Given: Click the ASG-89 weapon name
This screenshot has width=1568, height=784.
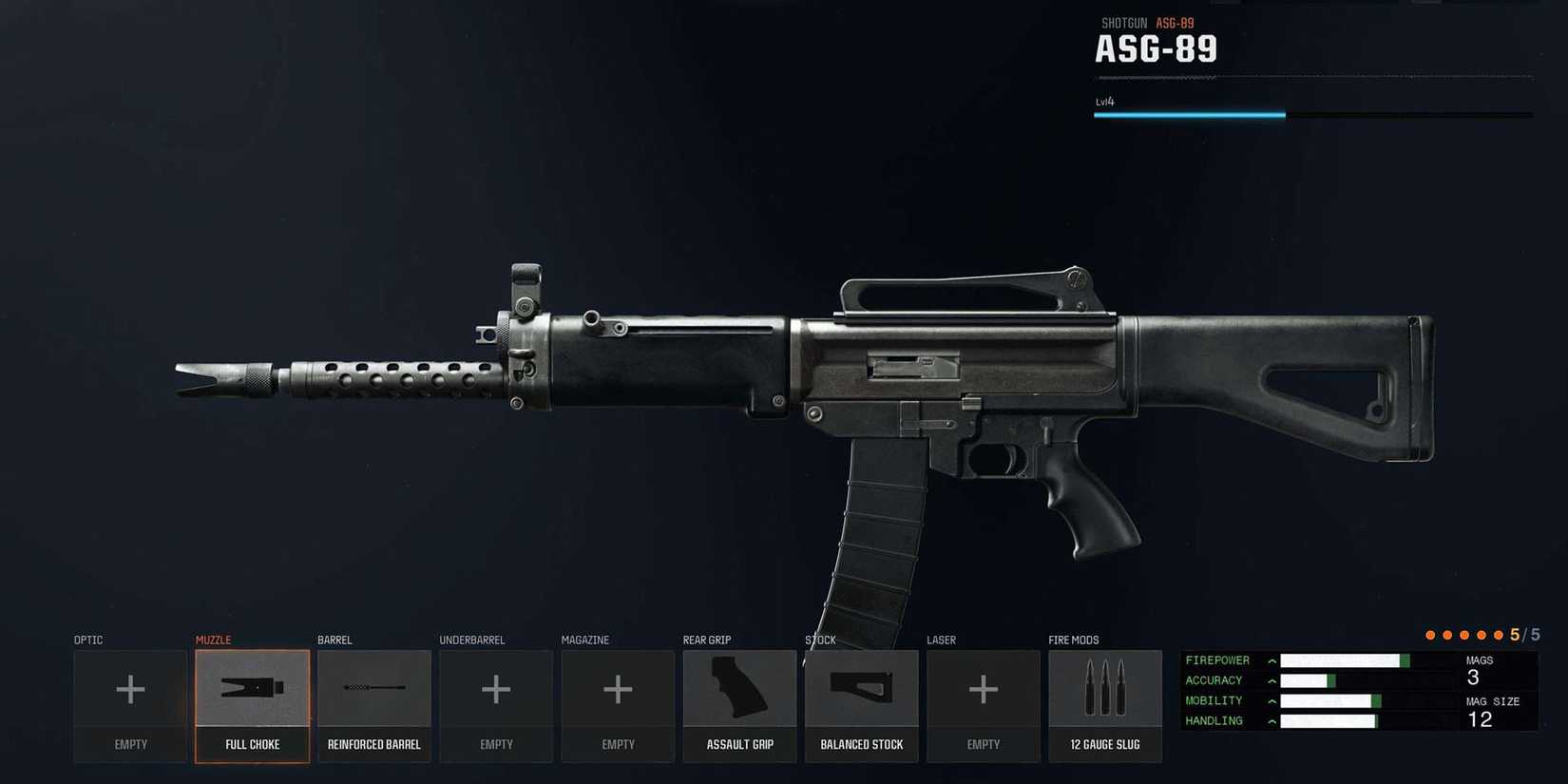Looking at the screenshot, I should [x=1157, y=48].
